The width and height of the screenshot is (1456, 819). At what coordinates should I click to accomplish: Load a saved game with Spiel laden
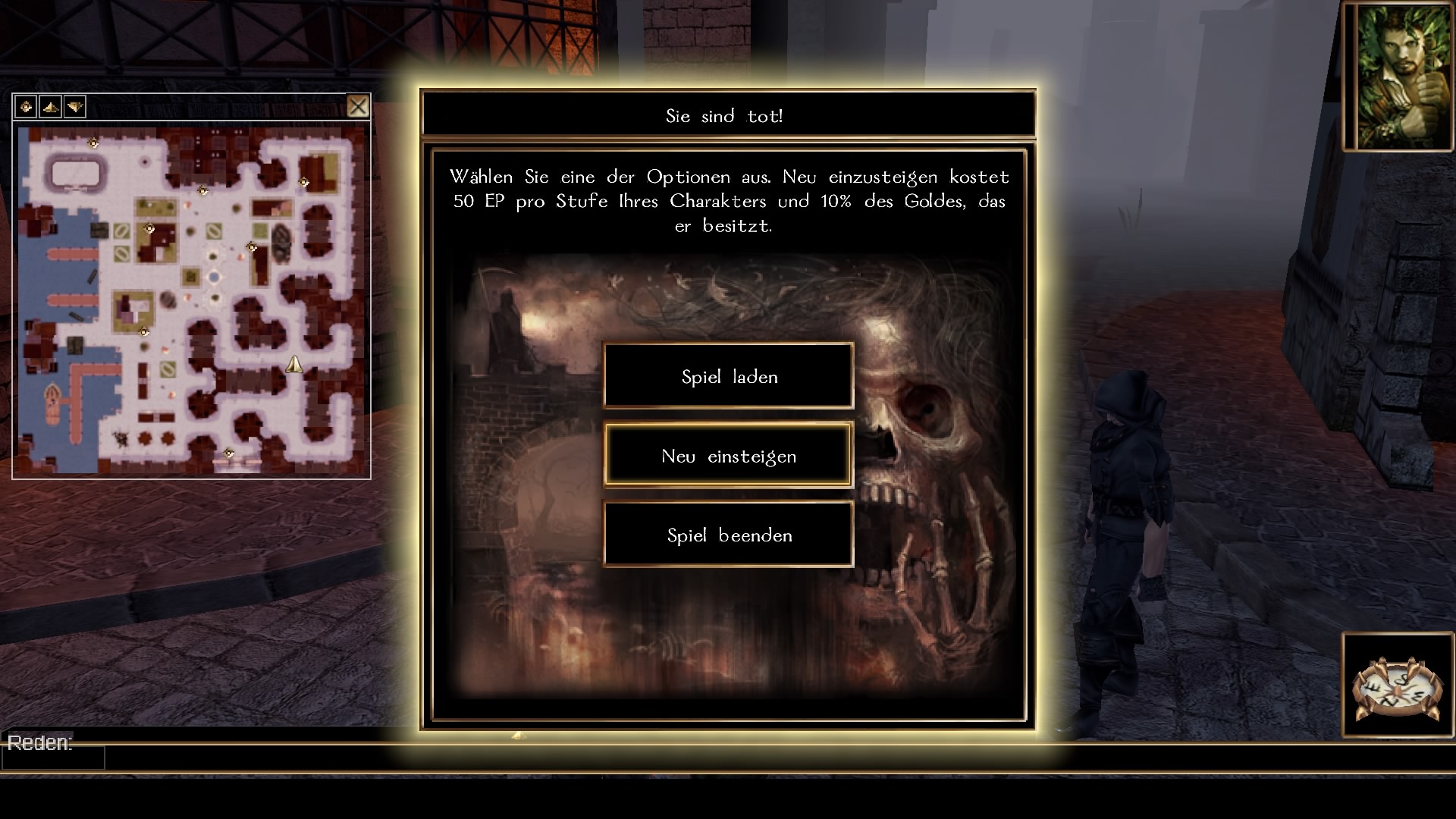click(729, 377)
